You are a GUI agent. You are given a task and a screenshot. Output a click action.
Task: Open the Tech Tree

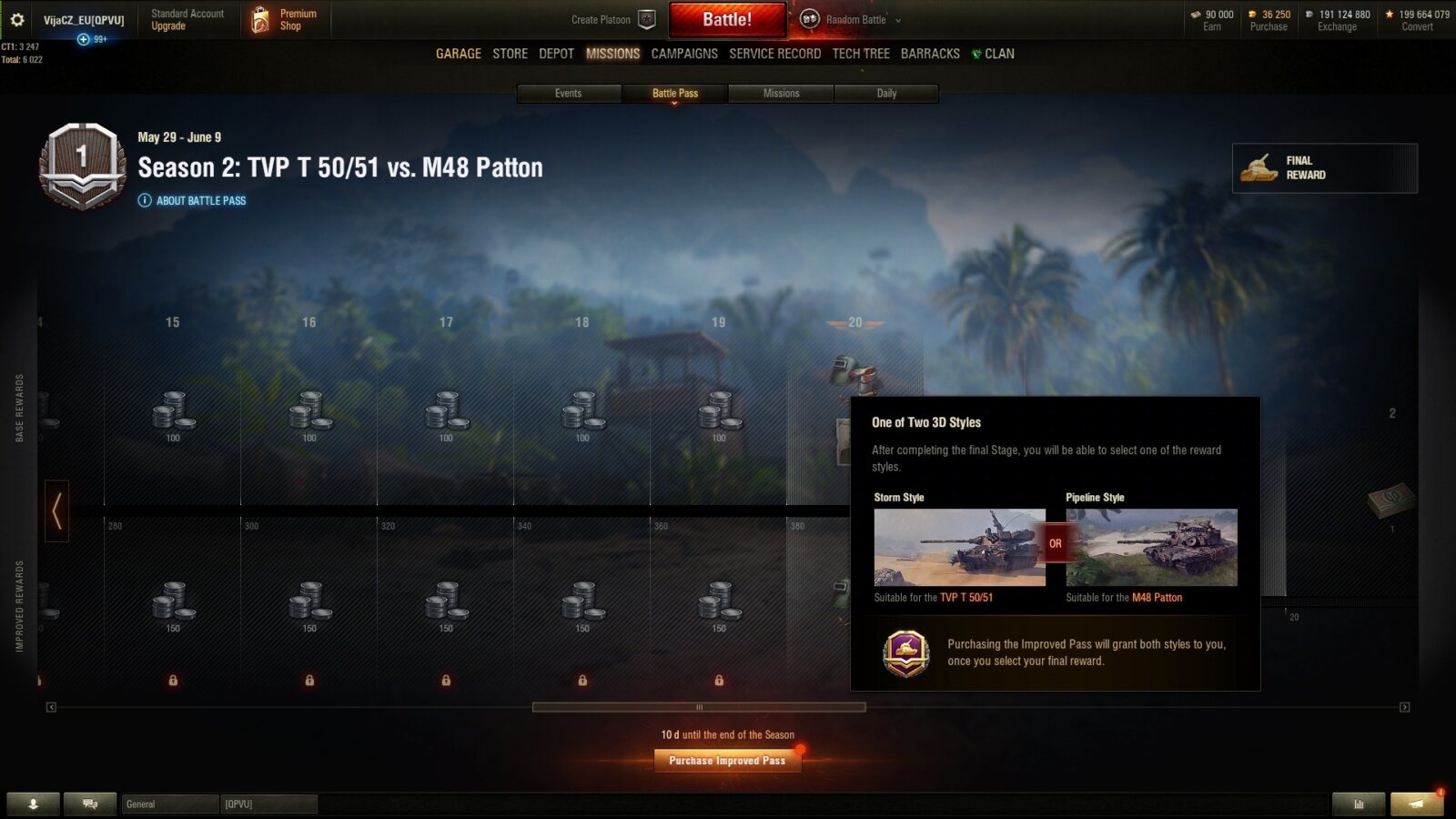click(861, 54)
